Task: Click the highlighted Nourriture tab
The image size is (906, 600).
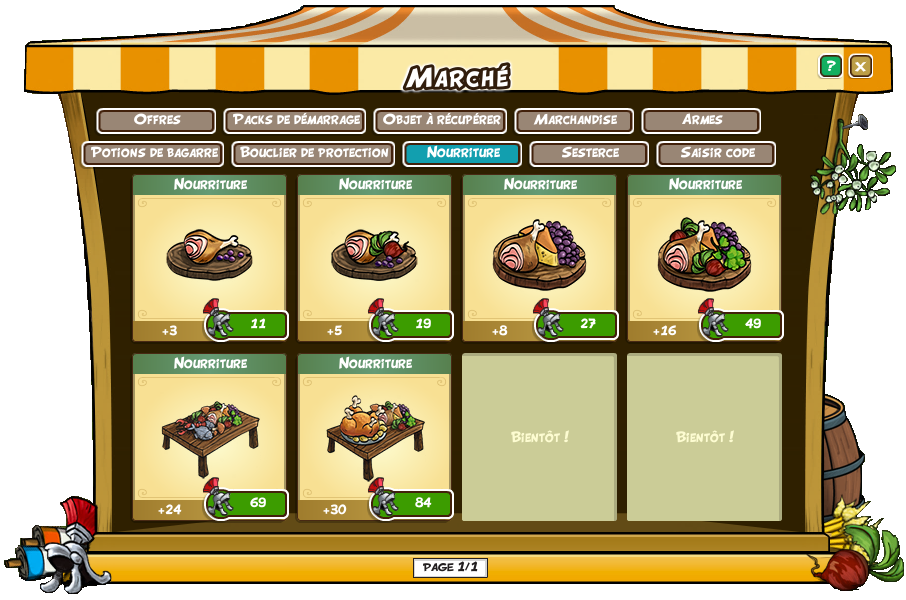Action: [462, 153]
